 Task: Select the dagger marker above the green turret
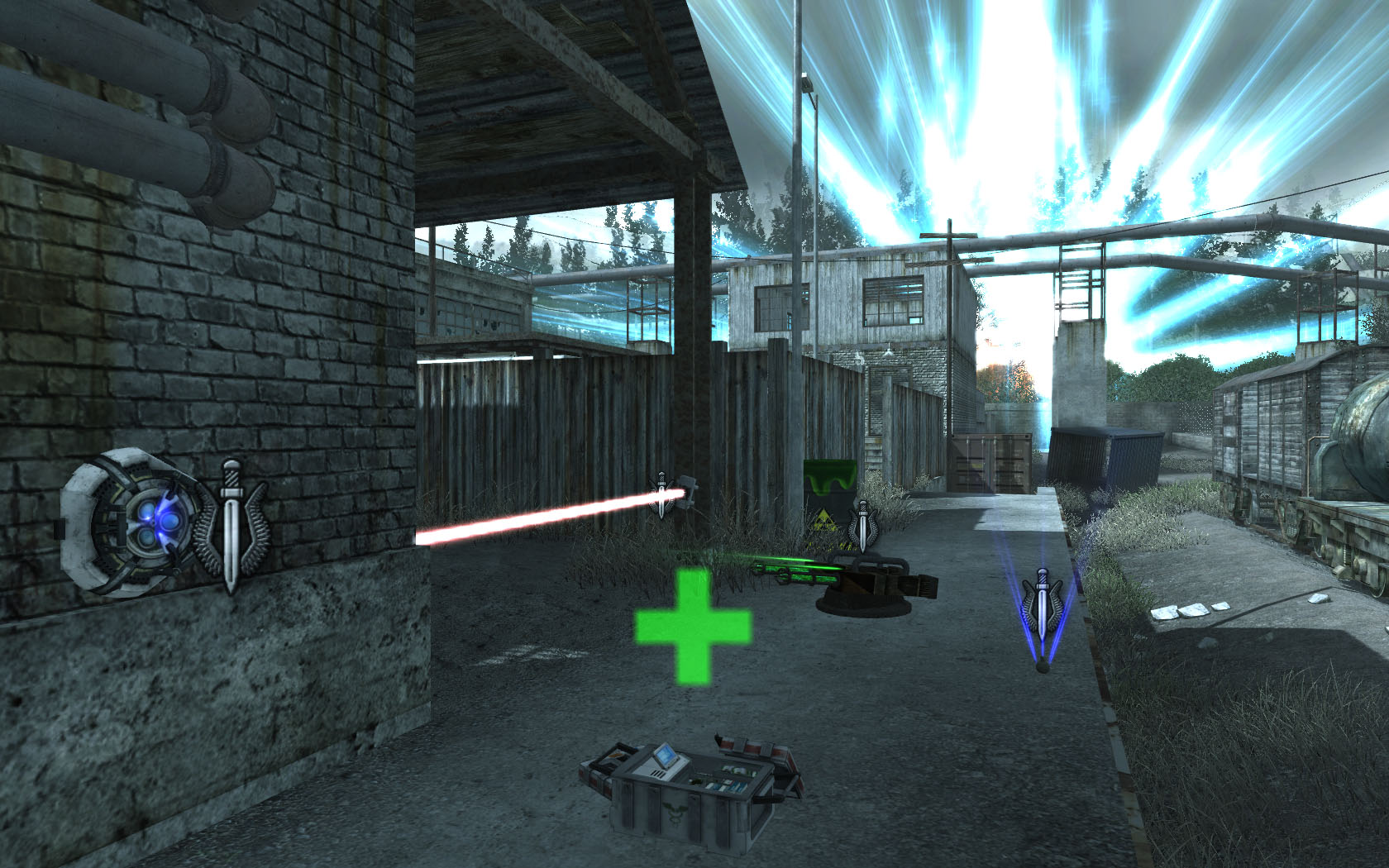pyautogui.click(x=862, y=526)
